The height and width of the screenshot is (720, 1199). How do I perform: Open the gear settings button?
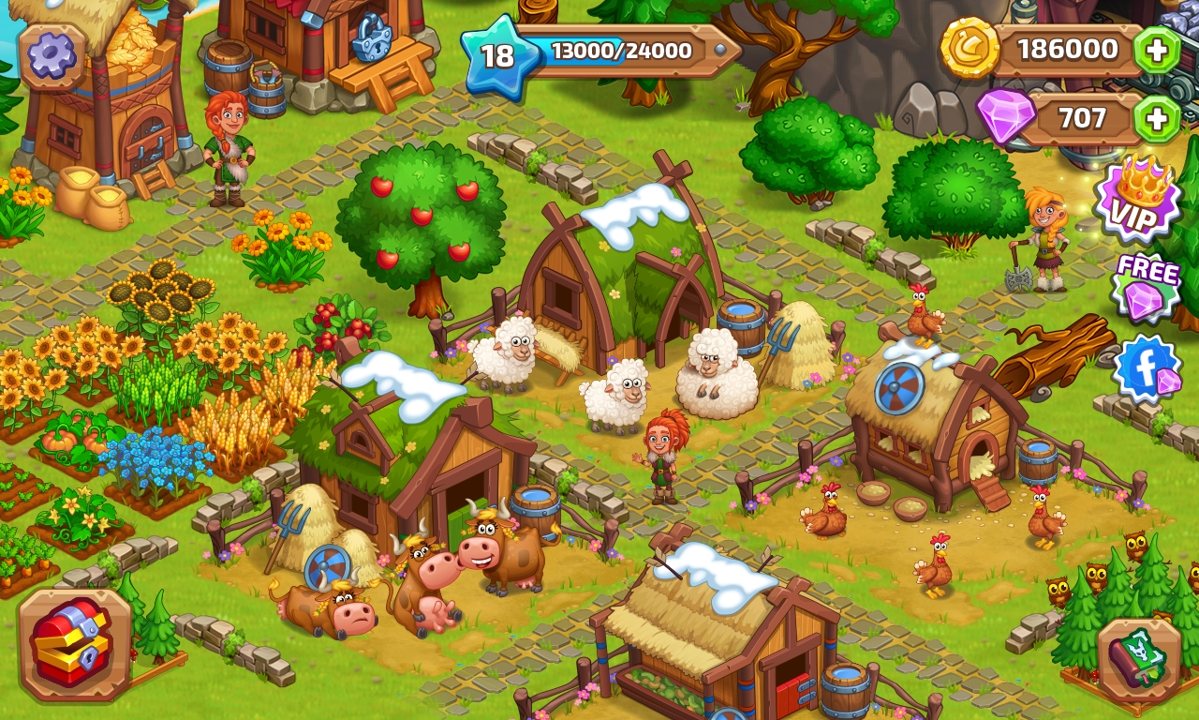(51, 56)
